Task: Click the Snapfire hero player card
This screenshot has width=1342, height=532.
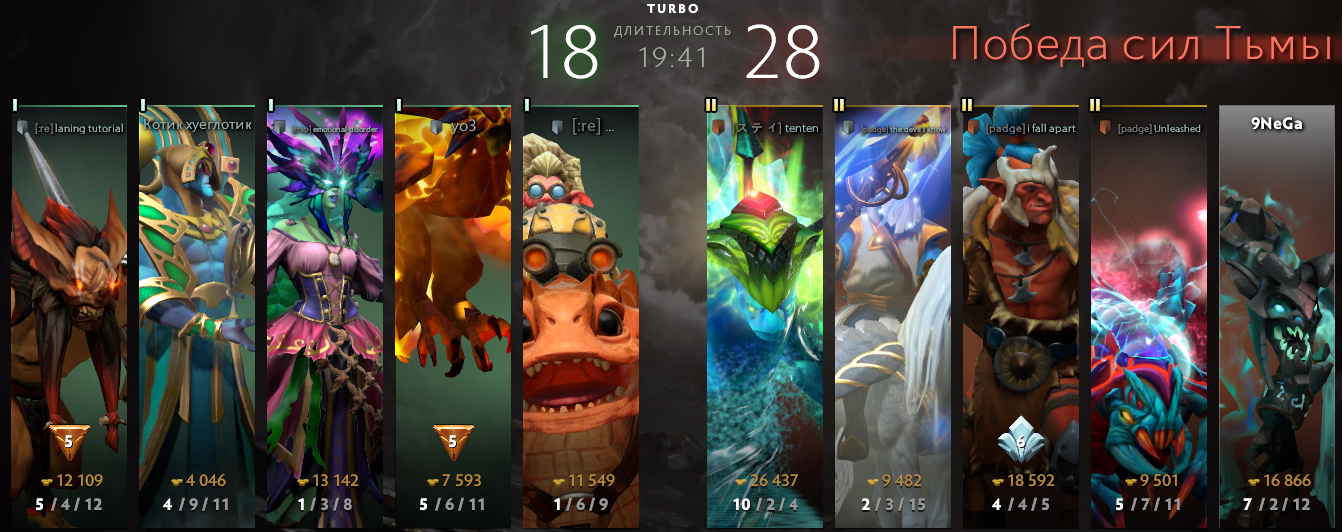Action: pos(581,300)
